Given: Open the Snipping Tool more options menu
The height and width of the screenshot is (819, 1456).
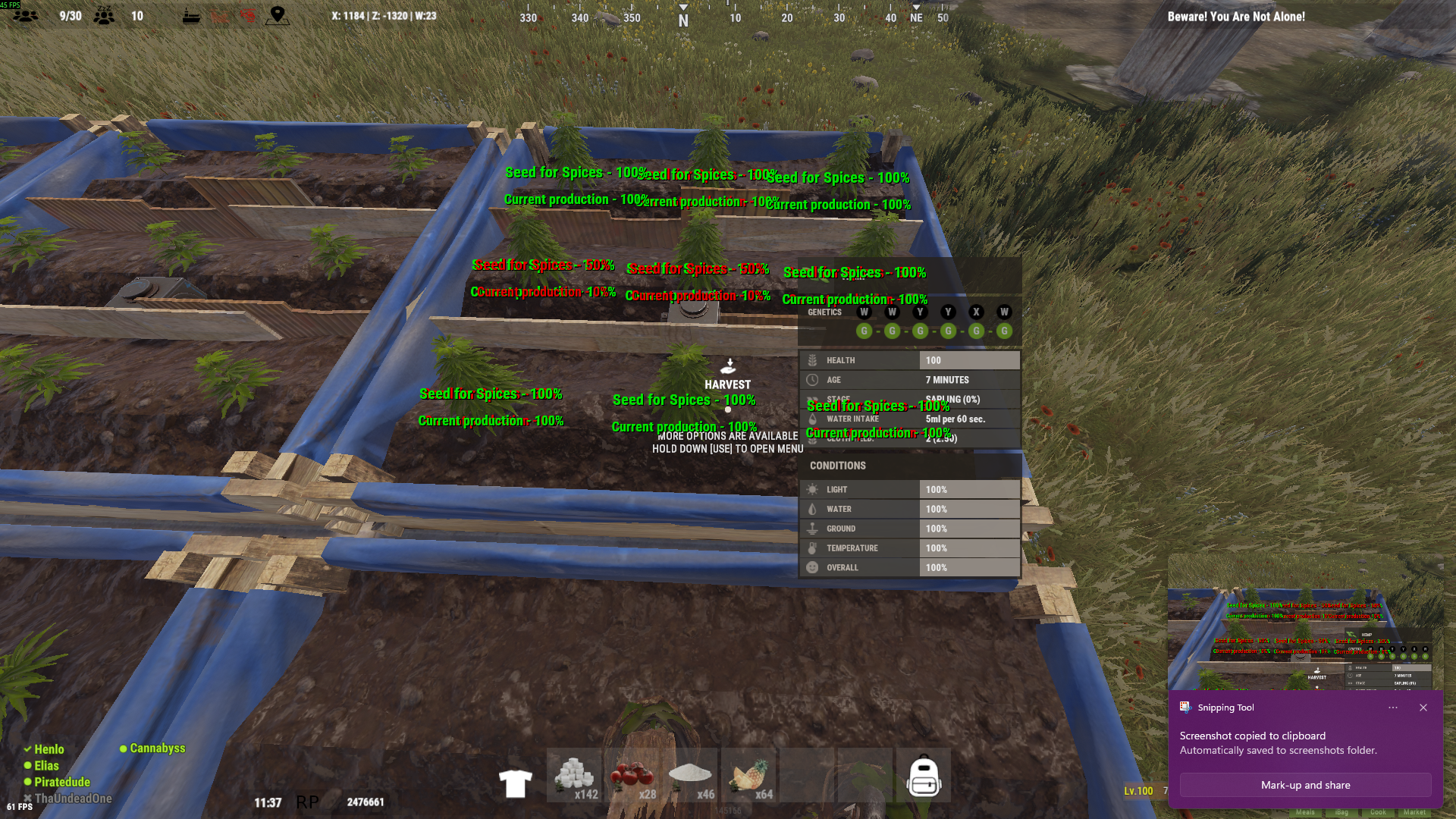Looking at the screenshot, I should click(x=1393, y=708).
